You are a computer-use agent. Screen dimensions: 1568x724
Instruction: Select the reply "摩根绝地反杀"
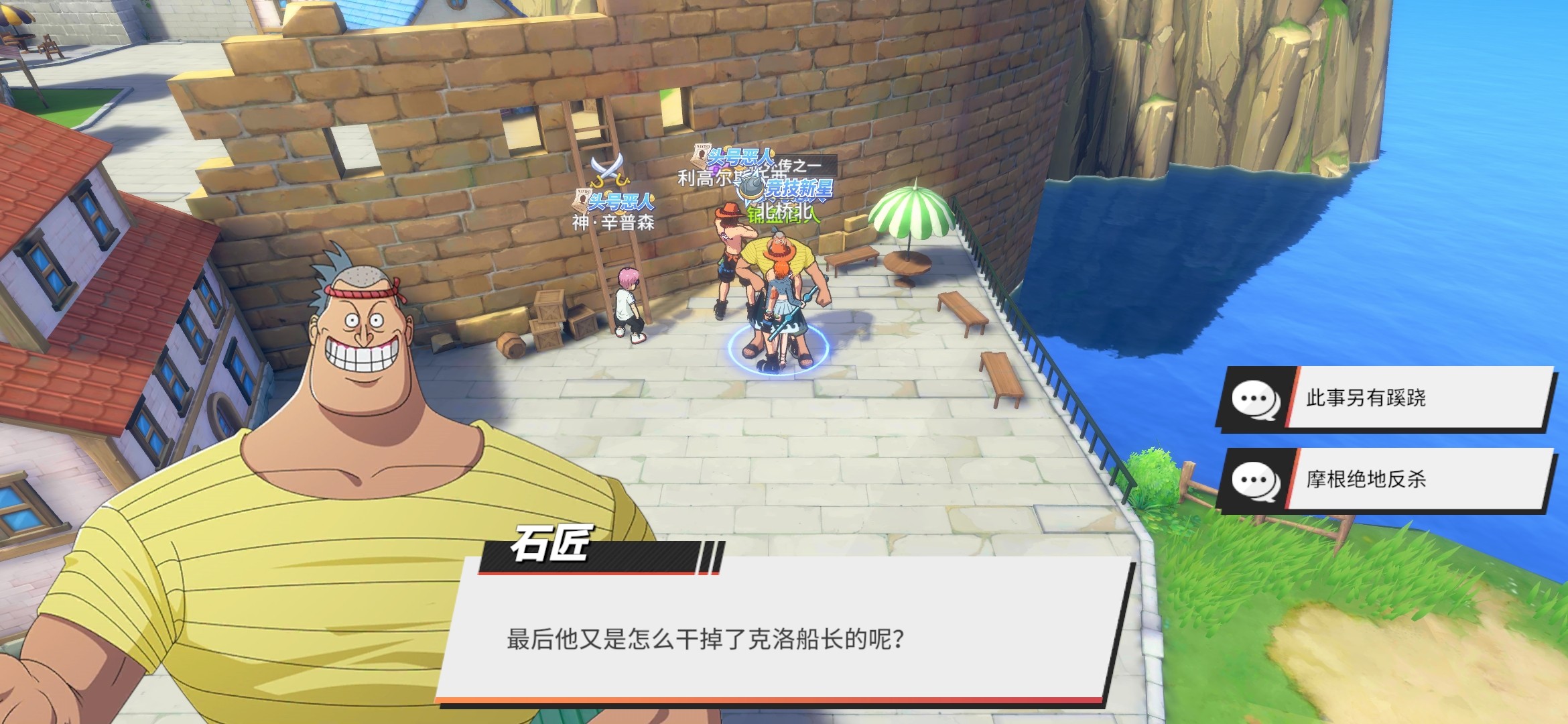pos(1384,479)
